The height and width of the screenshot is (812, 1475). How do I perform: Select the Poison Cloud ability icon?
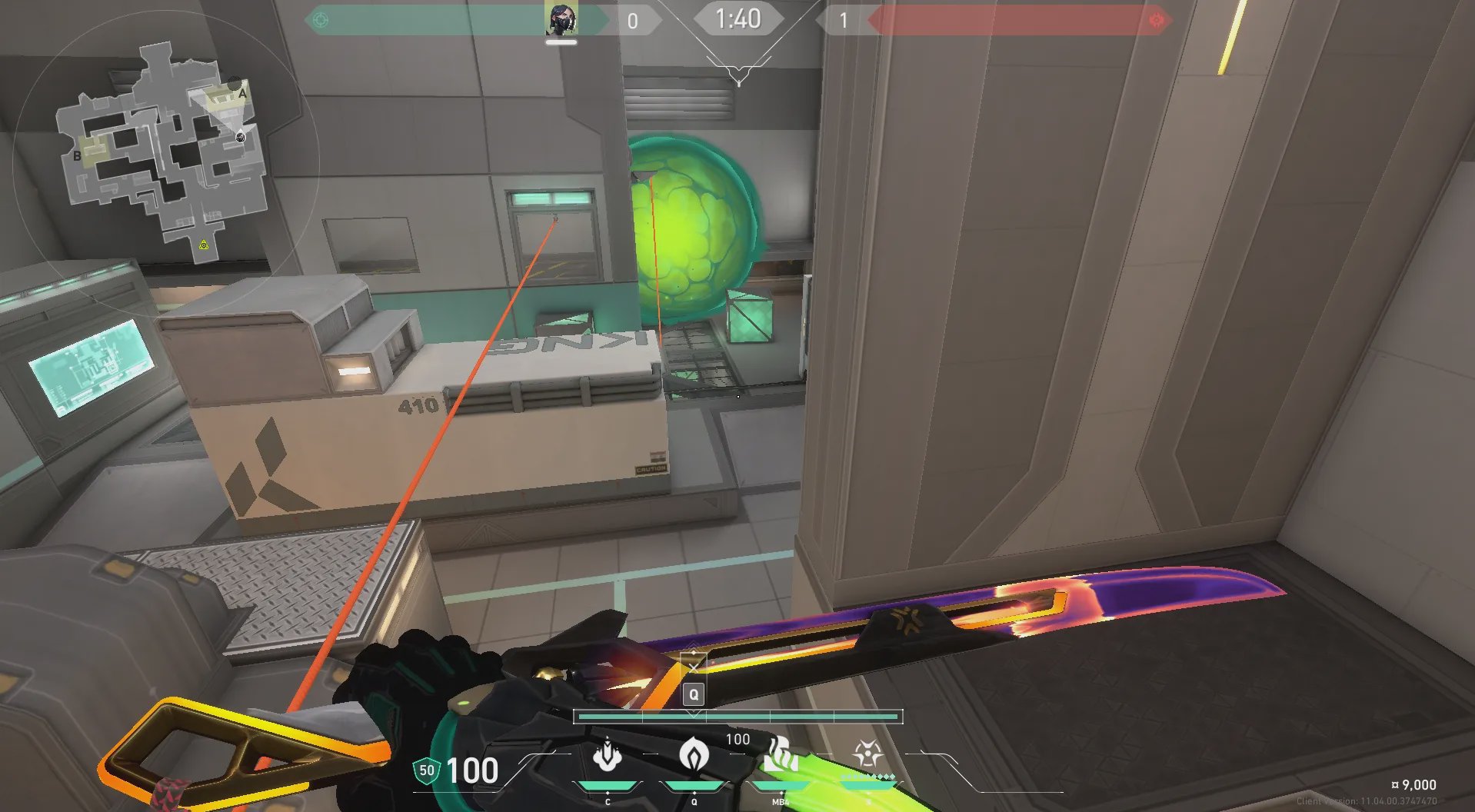[694, 754]
